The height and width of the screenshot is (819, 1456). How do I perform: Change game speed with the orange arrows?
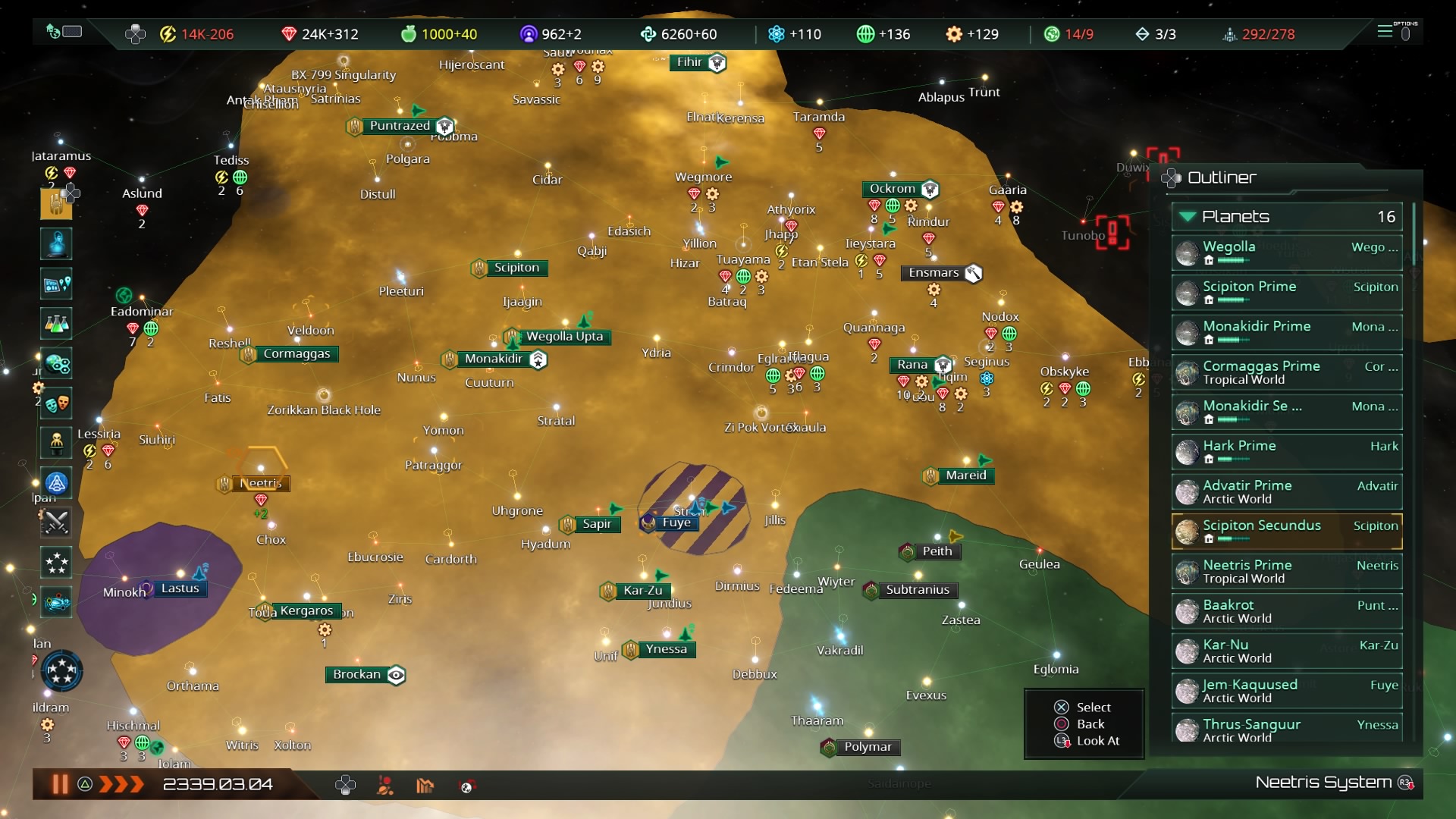tap(121, 784)
